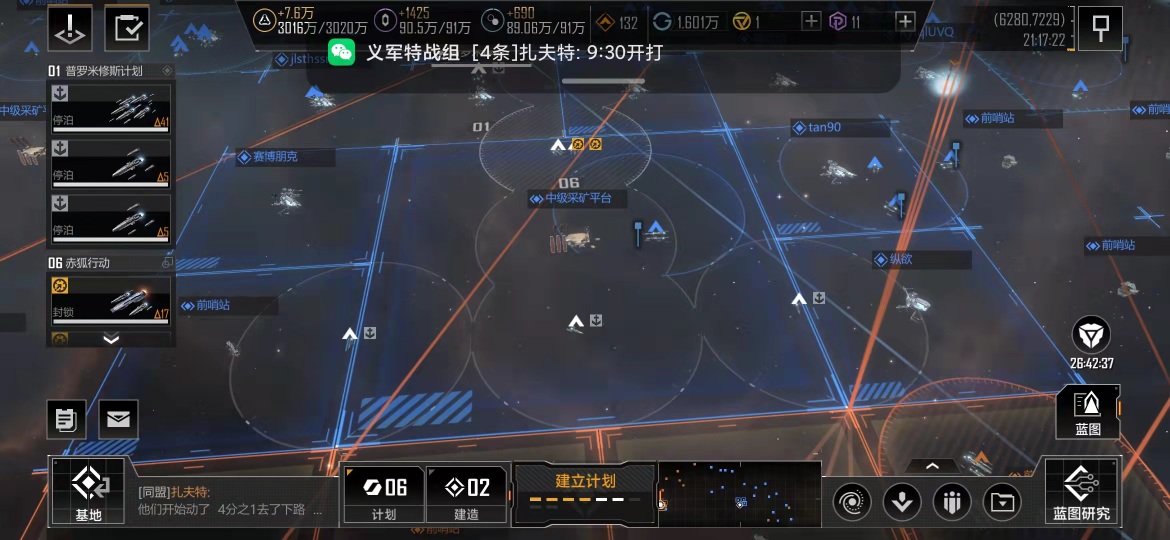
Task: Open the round folder icon button
Action: pyautogui.click(x=1002, y=500)
